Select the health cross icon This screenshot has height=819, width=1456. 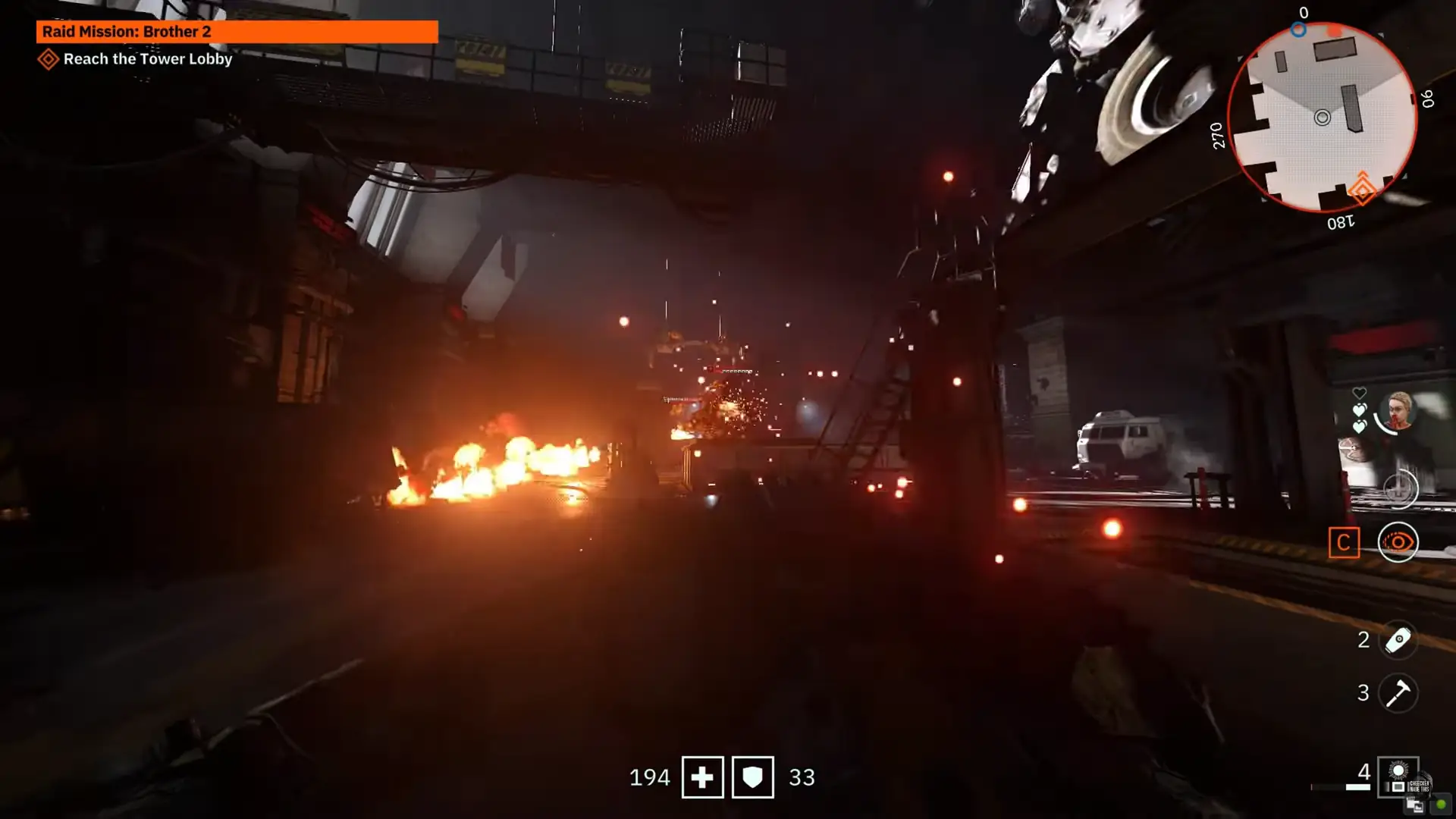click(x=702, y=777)
